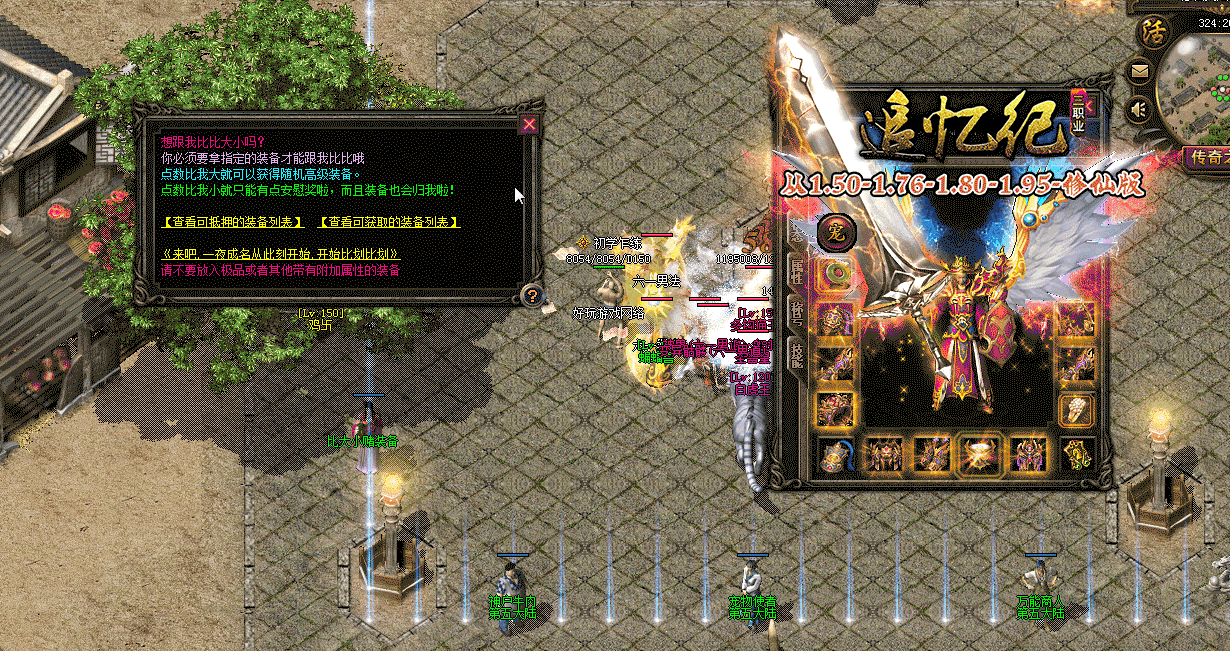View the list of obtainable equipment (查看可获取的装备列表)

(x=388, y=221)
